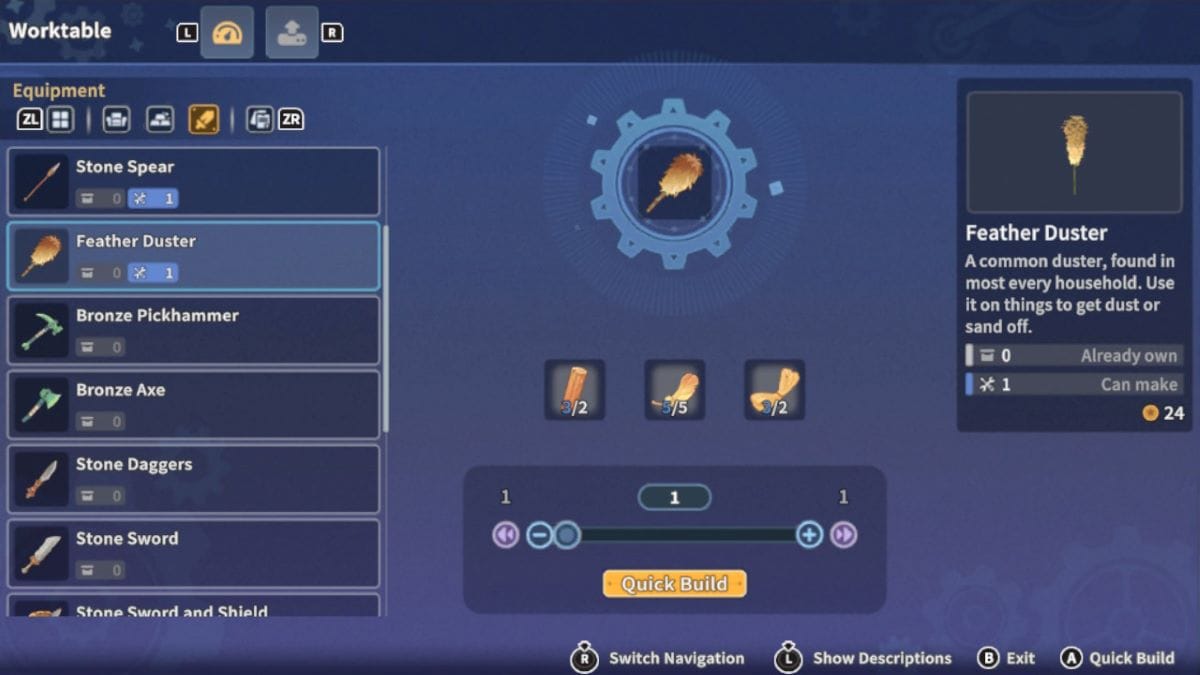Jump to maximum quantity with double-arrow right
Viewport: 1200px width, 675px height.
pos(844,535)
